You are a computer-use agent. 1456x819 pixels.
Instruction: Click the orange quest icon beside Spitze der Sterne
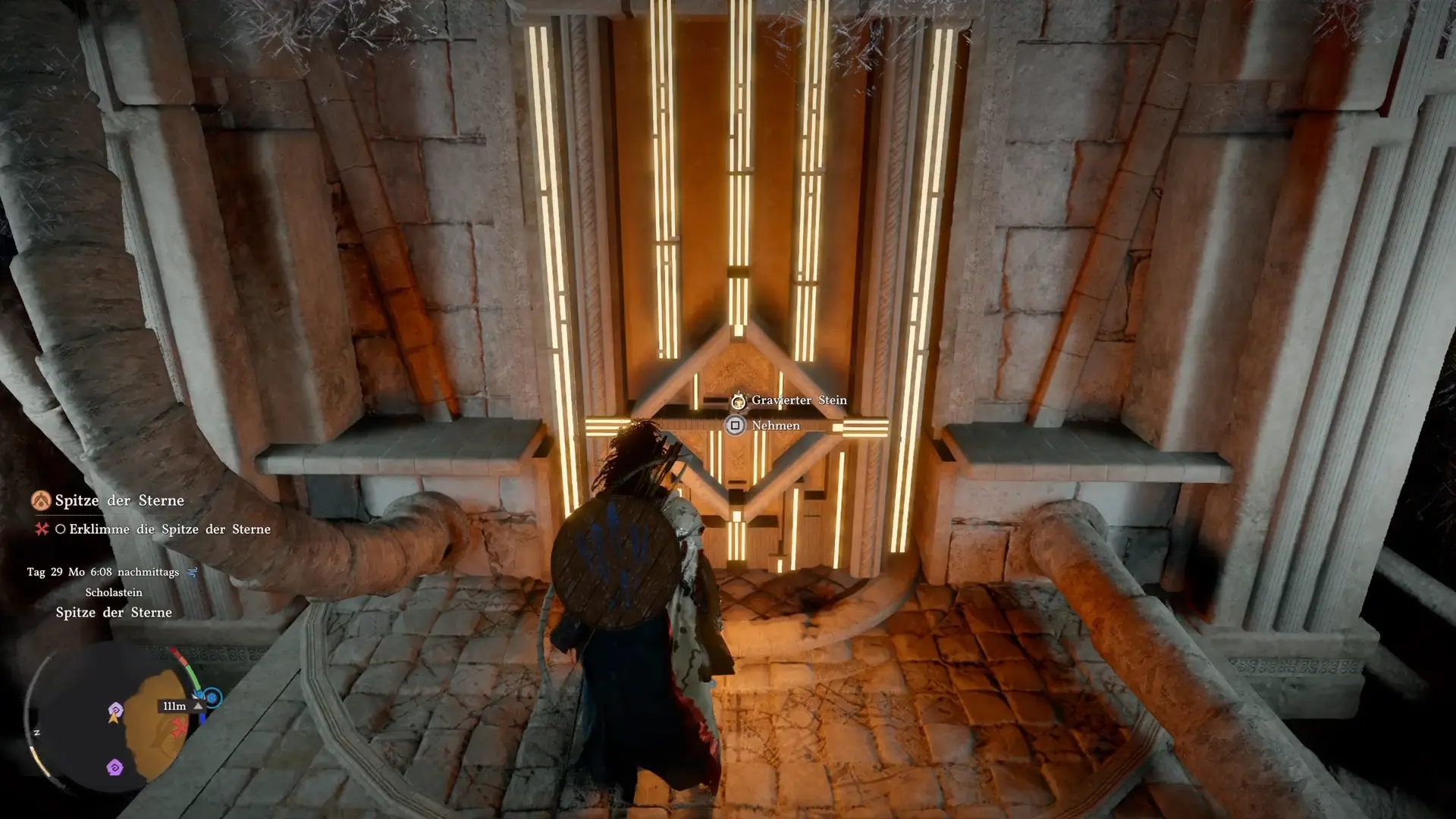(x=41, y=500)
